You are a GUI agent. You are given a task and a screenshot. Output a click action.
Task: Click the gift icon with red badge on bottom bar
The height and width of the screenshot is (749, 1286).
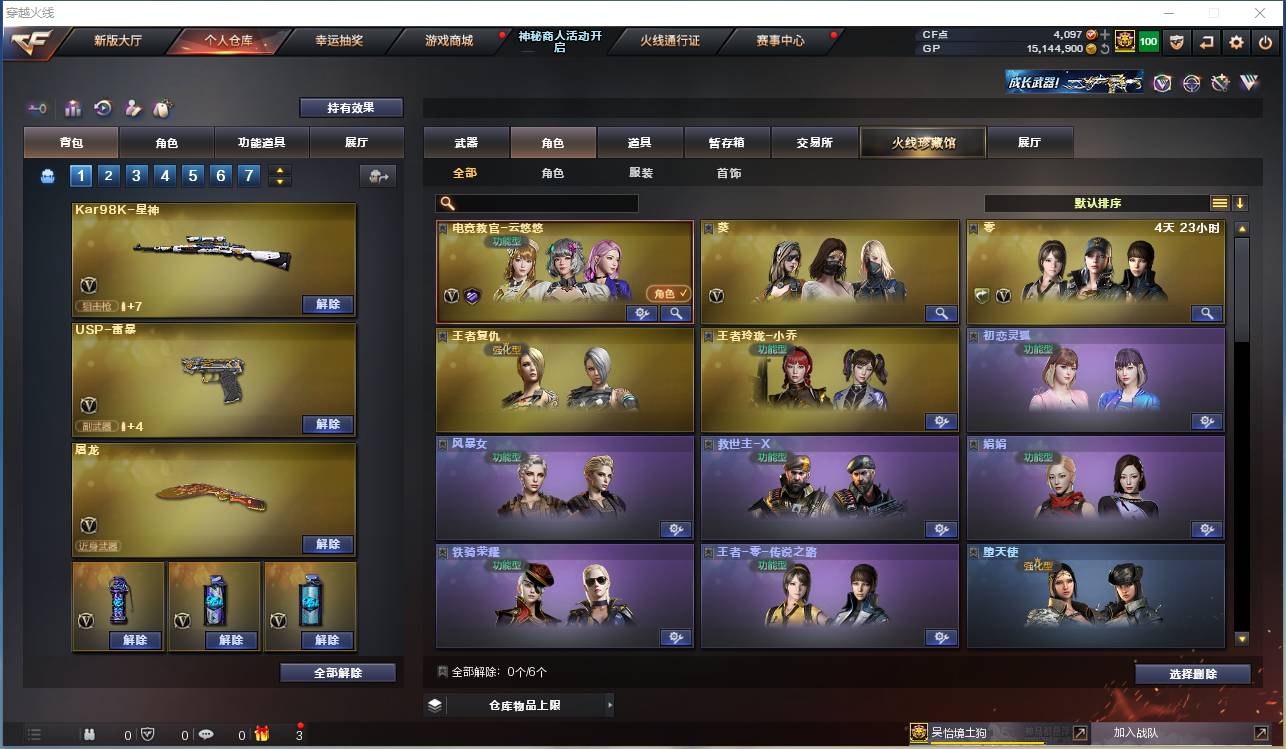tap(261, 734)
